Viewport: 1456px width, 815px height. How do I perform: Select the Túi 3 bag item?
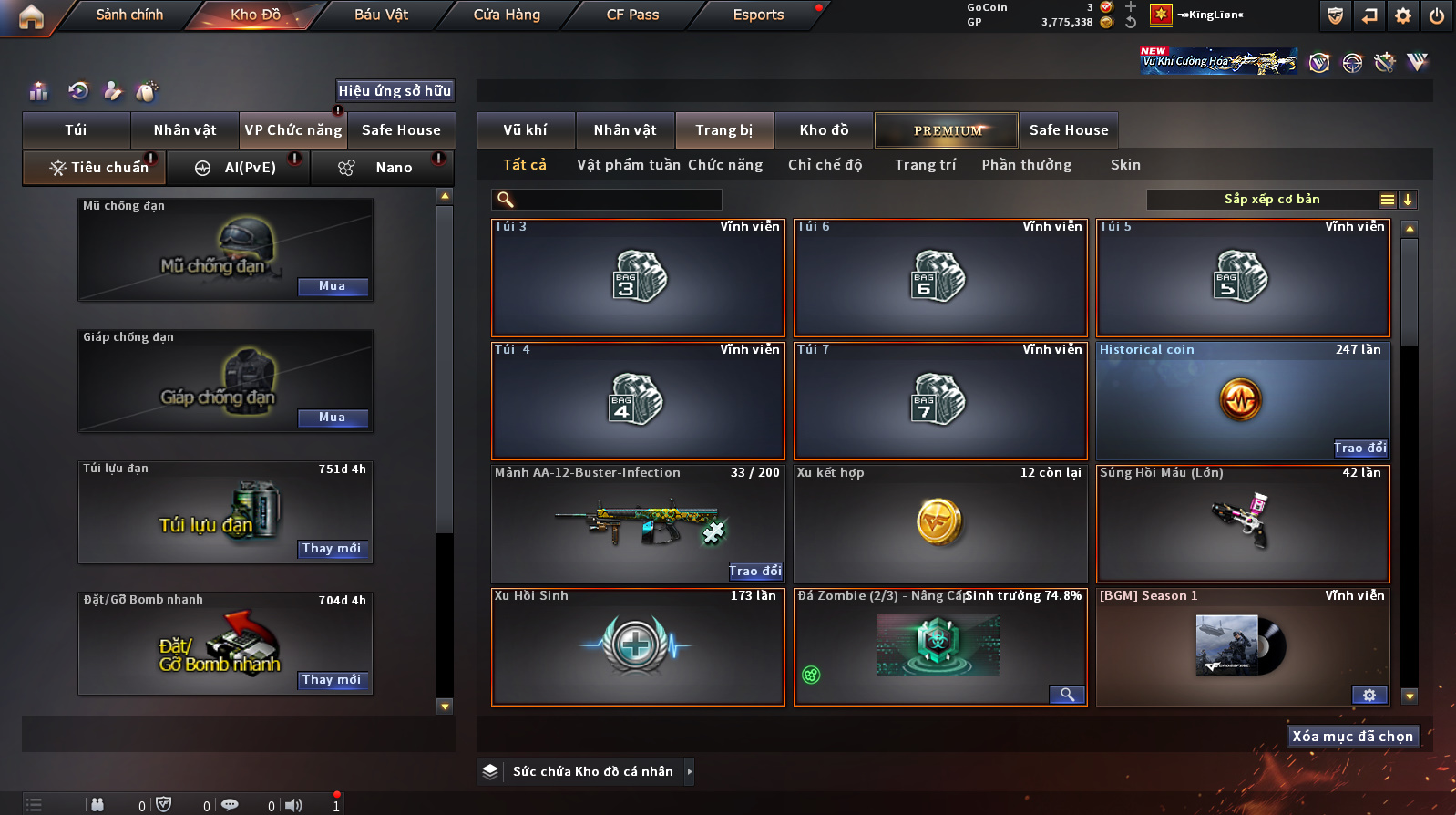[638, 278]
